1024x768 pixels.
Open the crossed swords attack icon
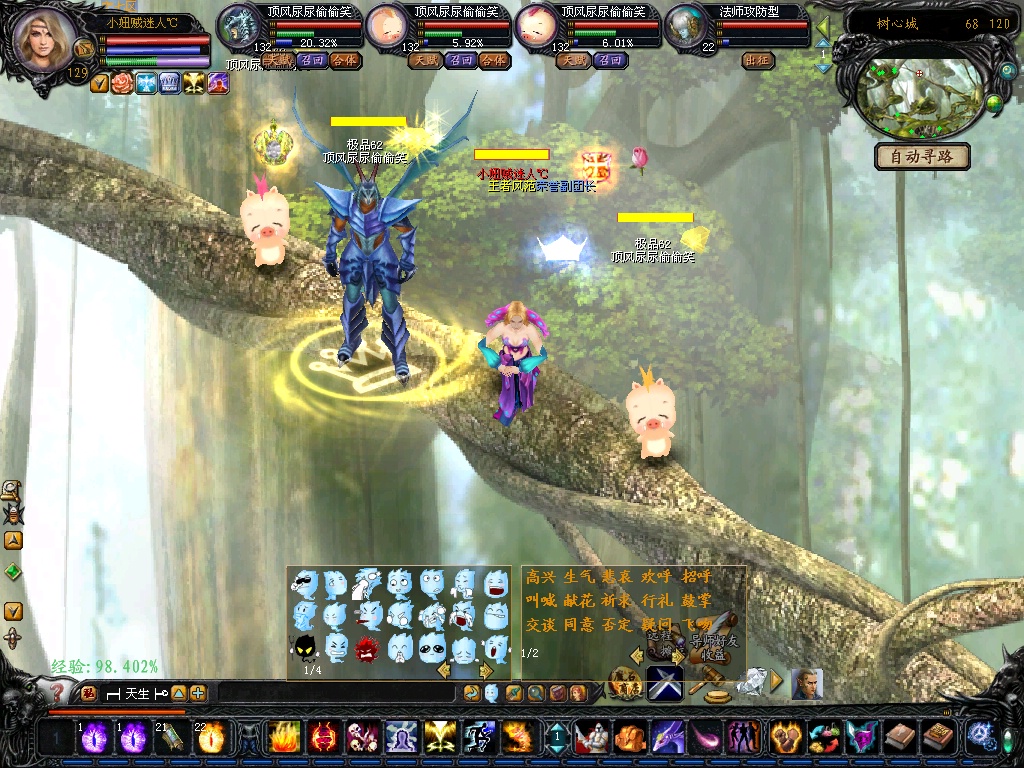[664, 684]
